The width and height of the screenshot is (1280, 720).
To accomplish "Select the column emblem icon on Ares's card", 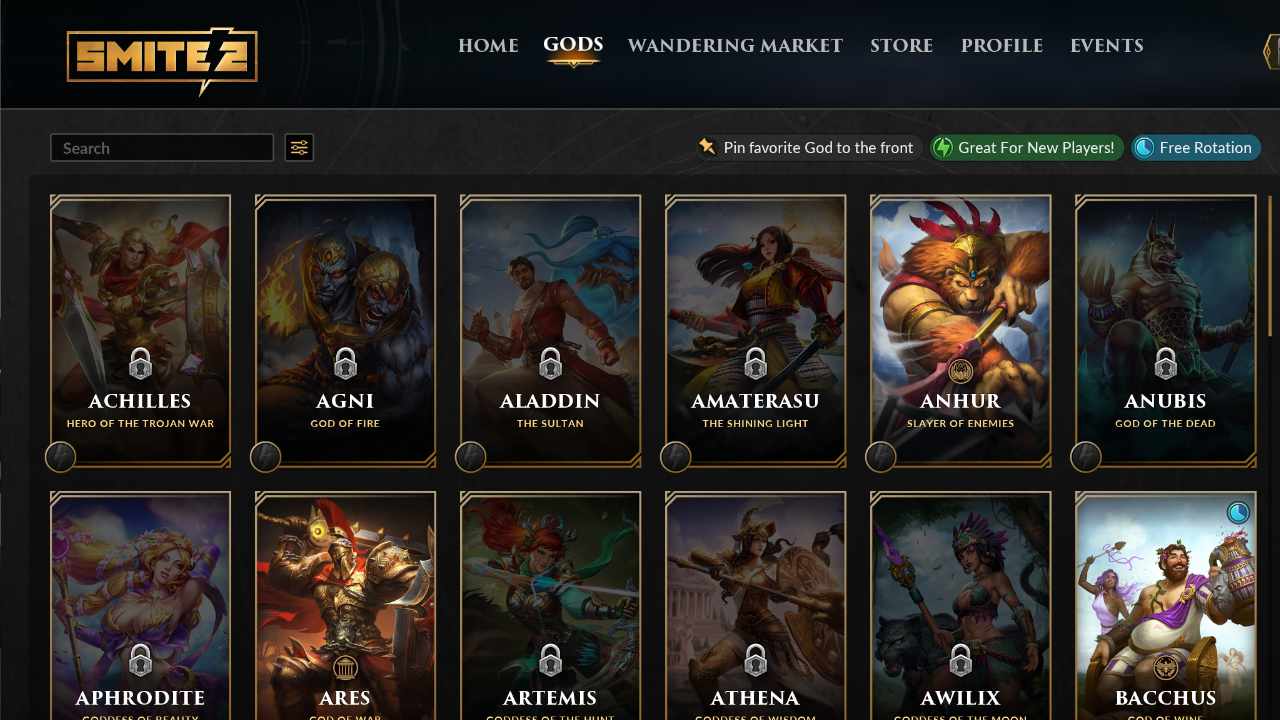I will click(345, 665).
